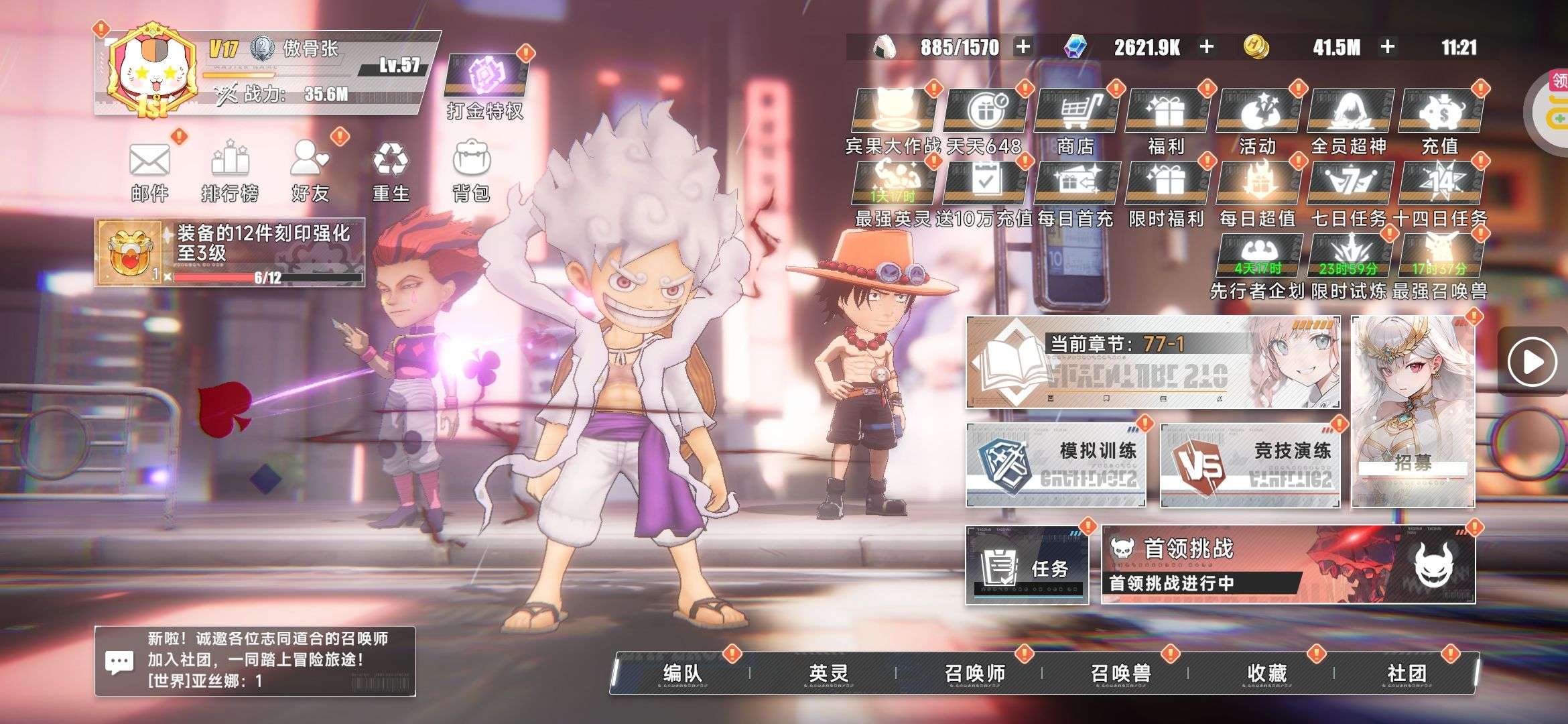Enter 竞技演练 arena practice

pos(1250,465)
